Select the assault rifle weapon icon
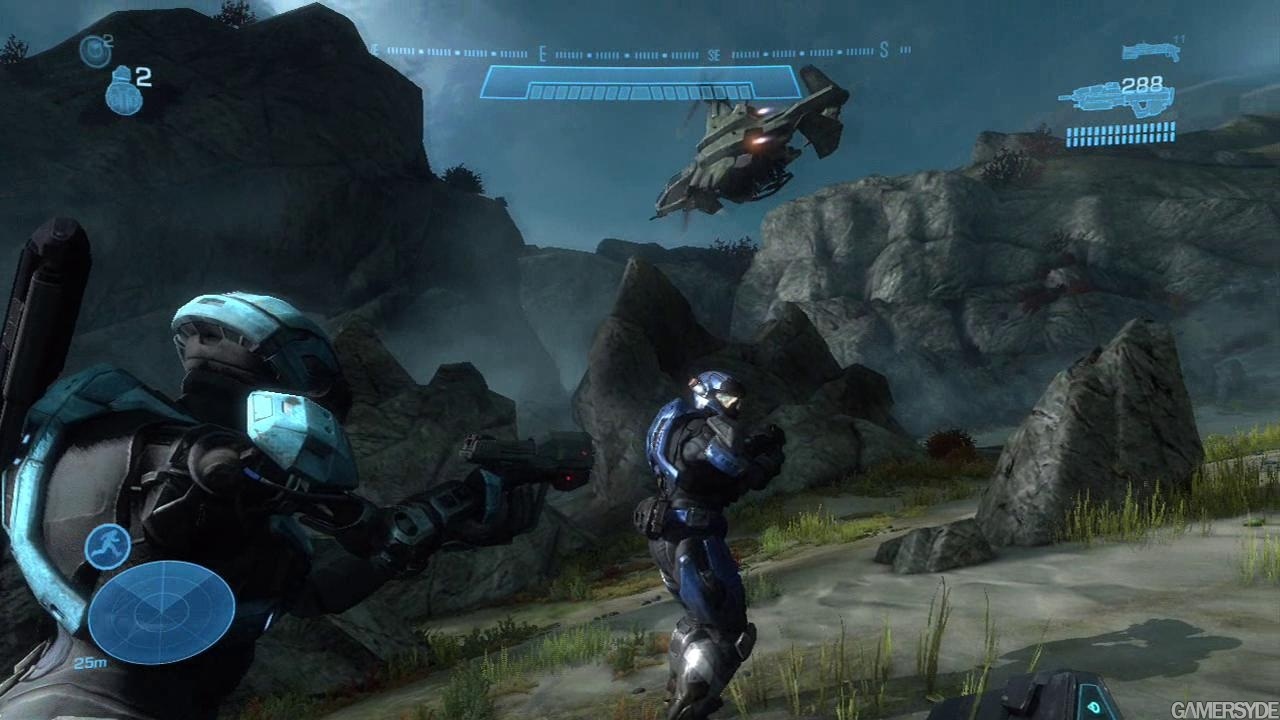The image size is (1280, 720). (1115, 99)
